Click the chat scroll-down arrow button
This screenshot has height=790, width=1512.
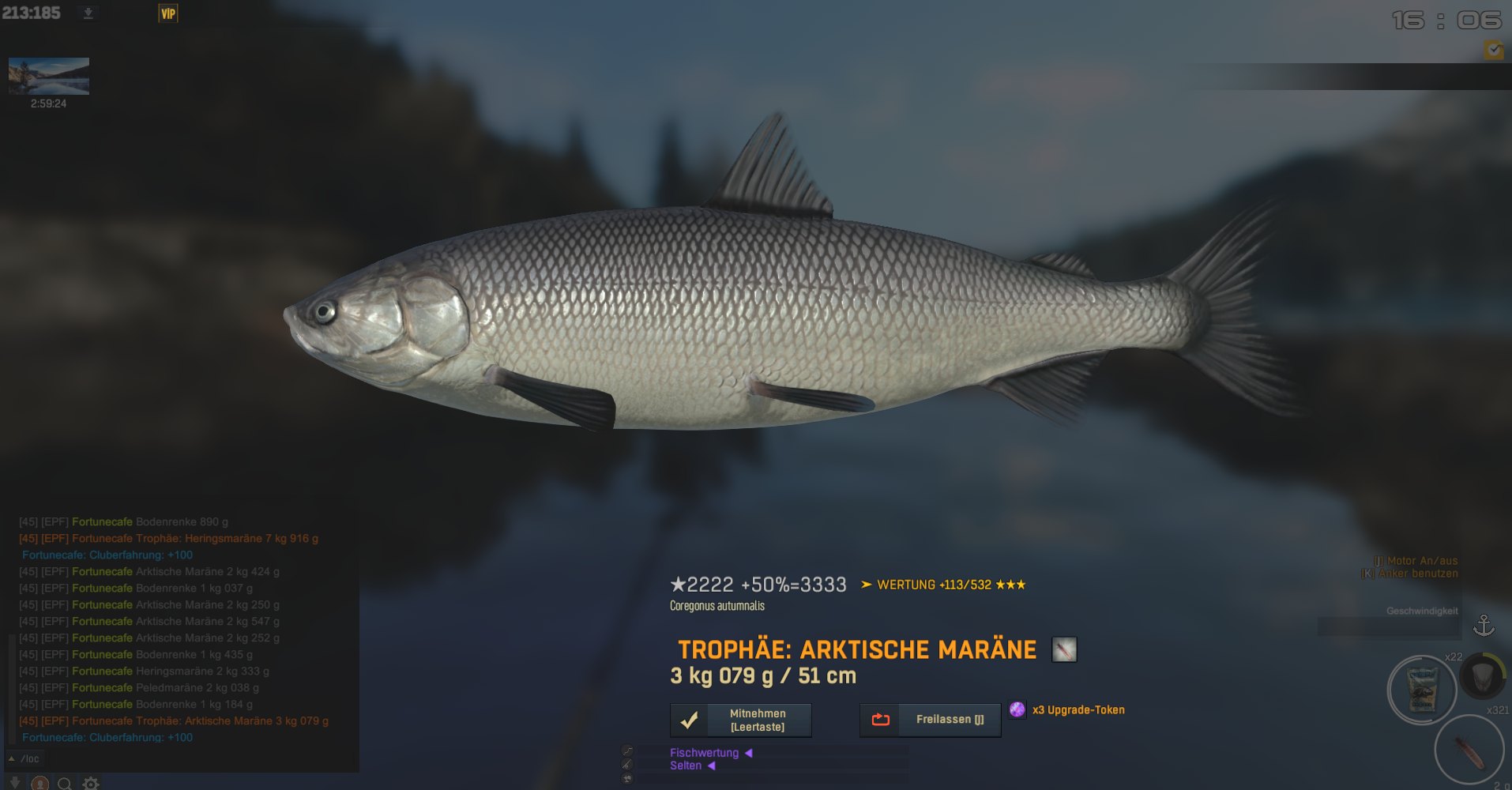(14, 782)
